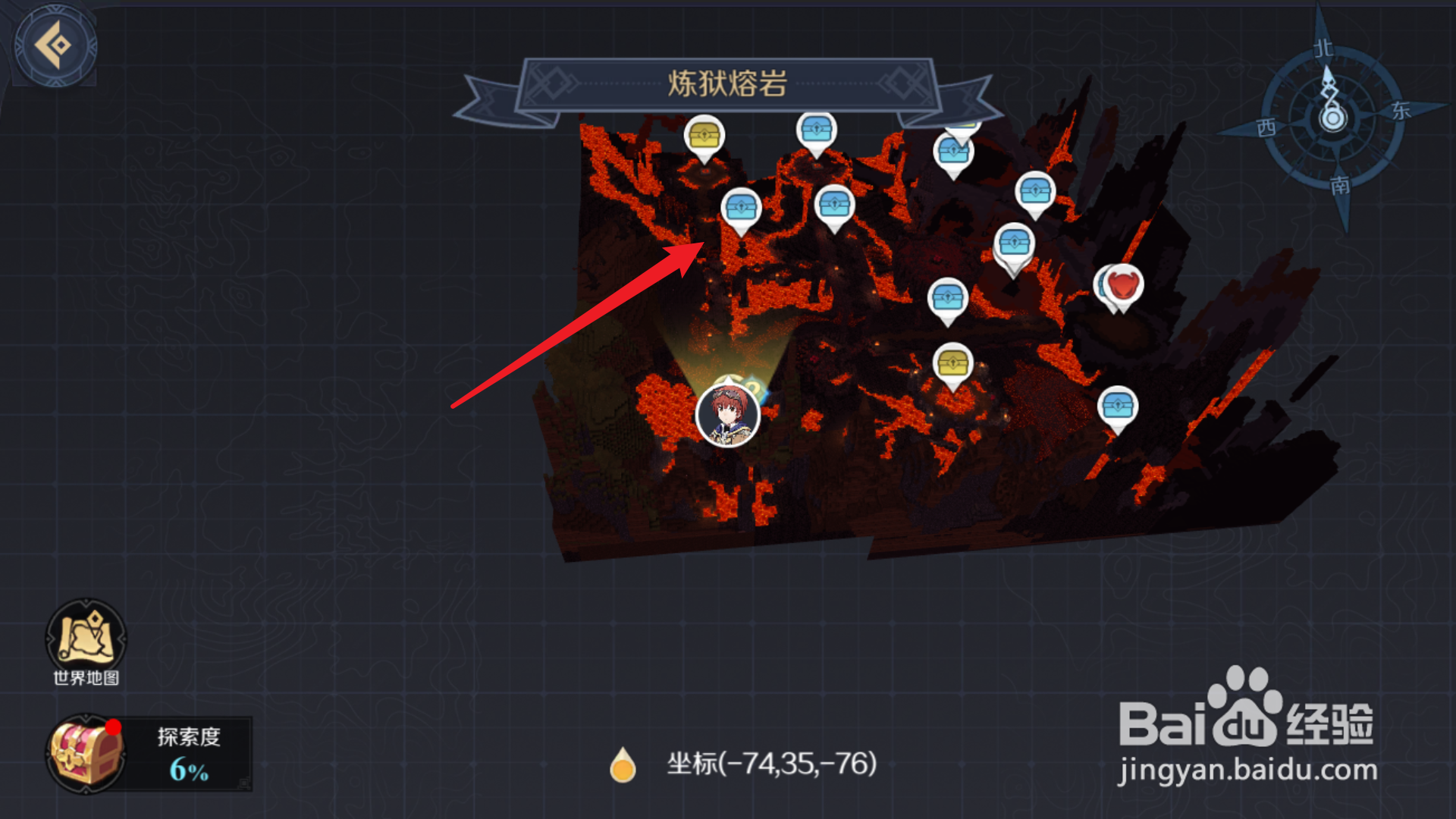Screen dimensions: 1456x819
Task: Select the gold chest marker near map top
Action: [x=704, y=135]
